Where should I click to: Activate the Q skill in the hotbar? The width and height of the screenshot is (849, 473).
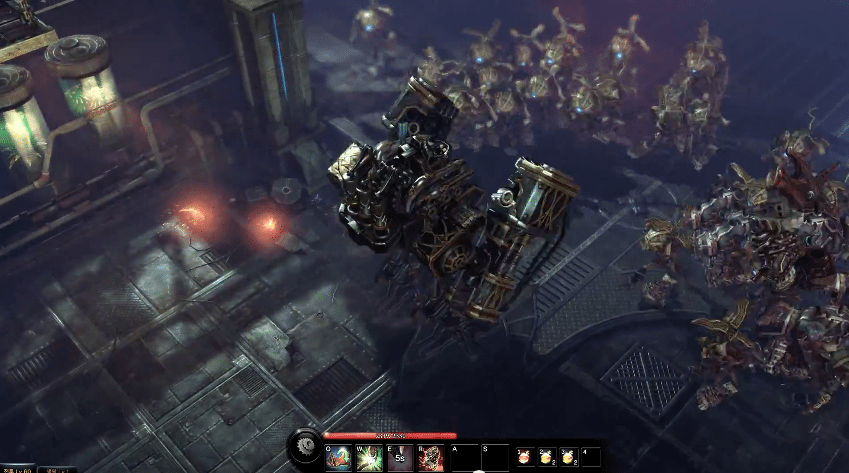(338, 458)
